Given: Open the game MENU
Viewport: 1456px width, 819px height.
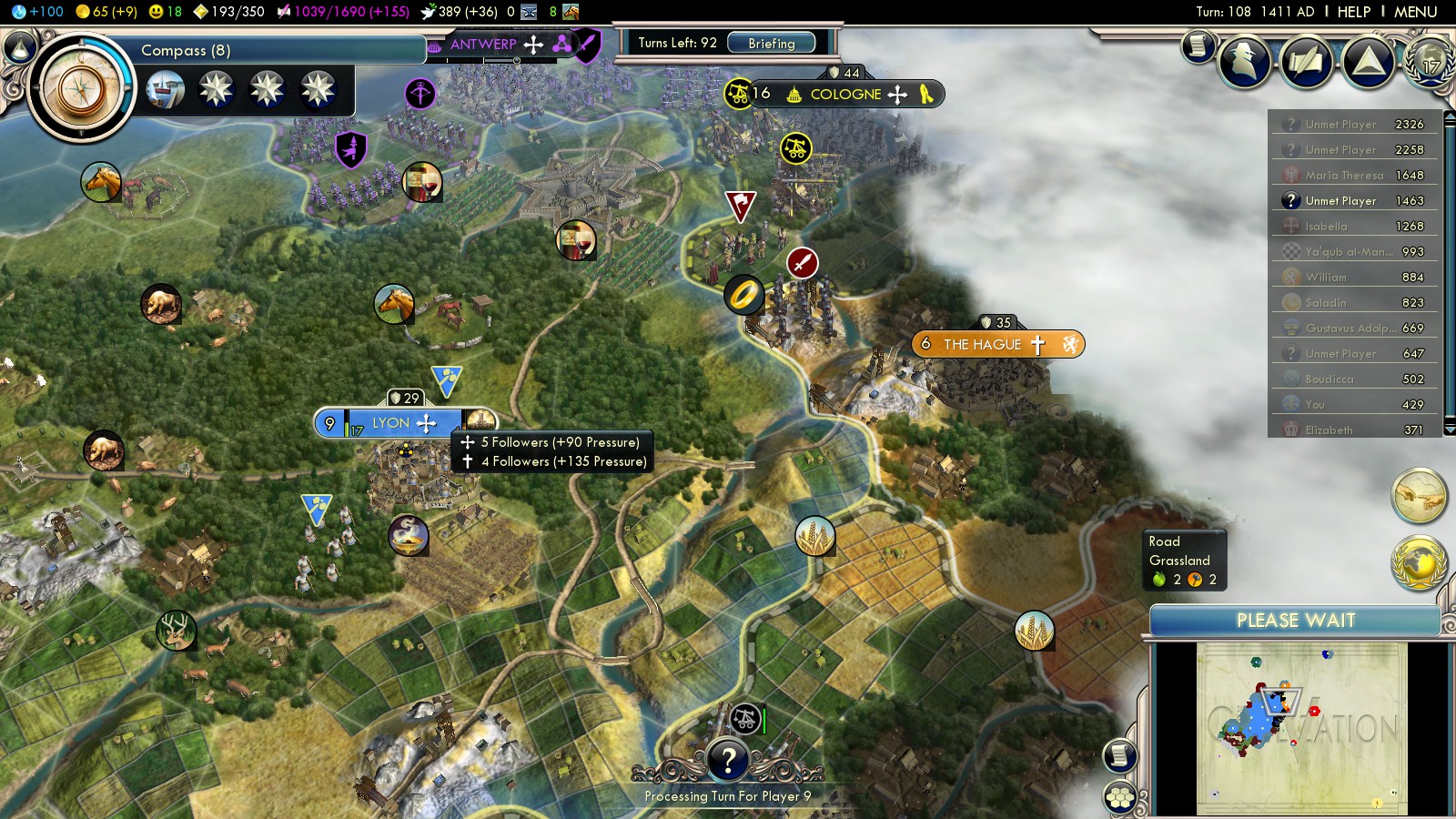Looking at the screenshot, I should (x=1415, y=12).
